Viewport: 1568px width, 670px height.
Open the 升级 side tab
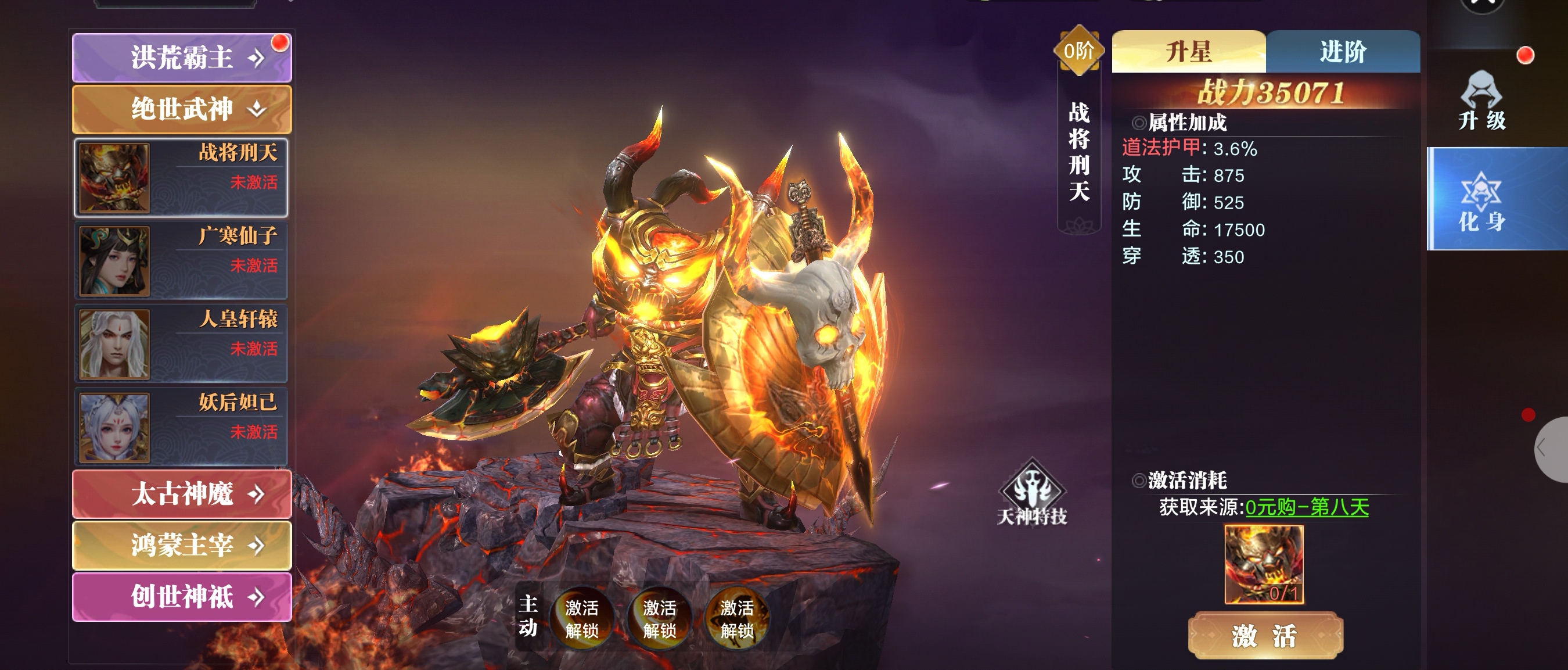(x=1481, y=102)
